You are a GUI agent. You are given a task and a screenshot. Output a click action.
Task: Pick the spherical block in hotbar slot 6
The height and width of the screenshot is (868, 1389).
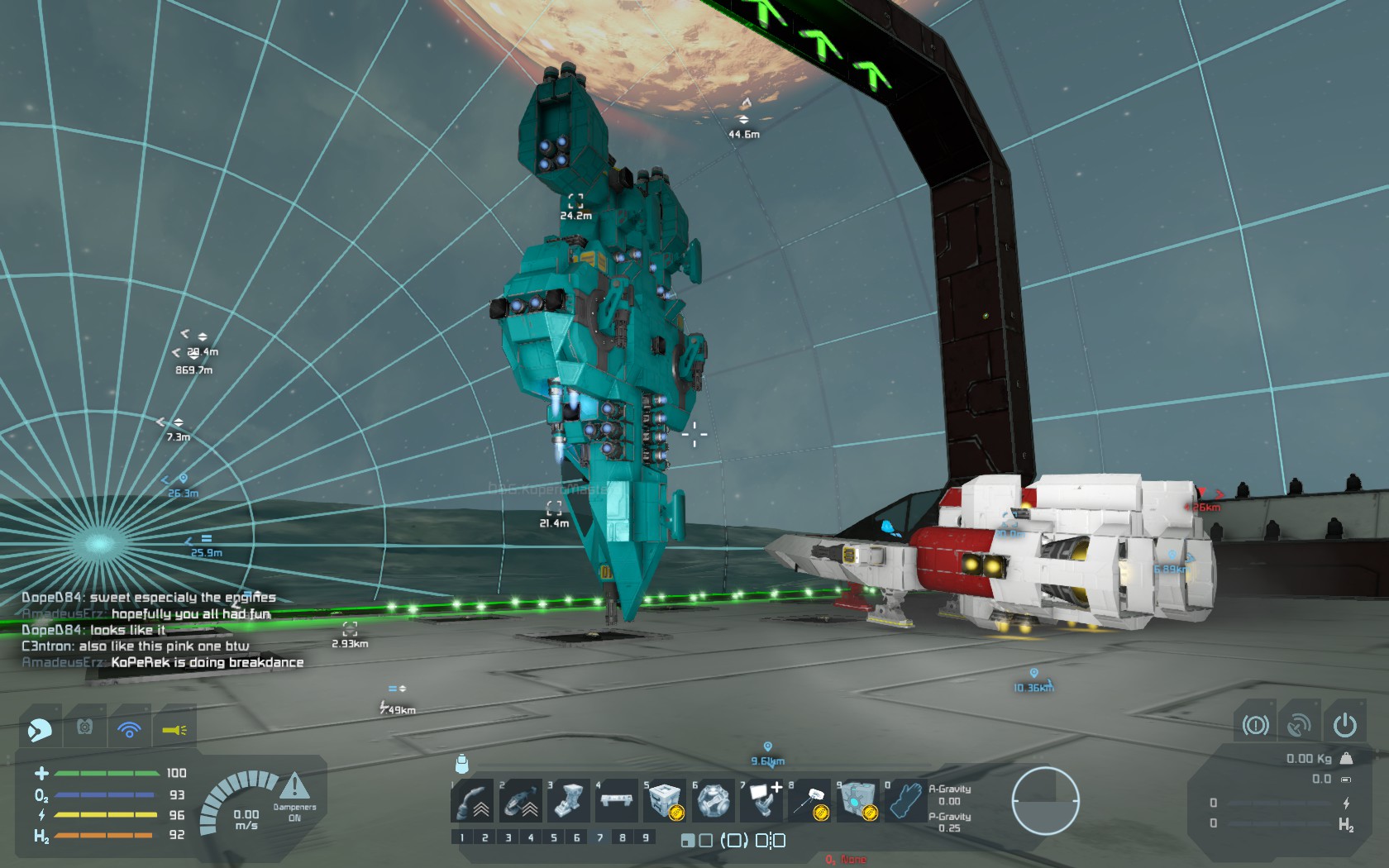coord(713,800)
